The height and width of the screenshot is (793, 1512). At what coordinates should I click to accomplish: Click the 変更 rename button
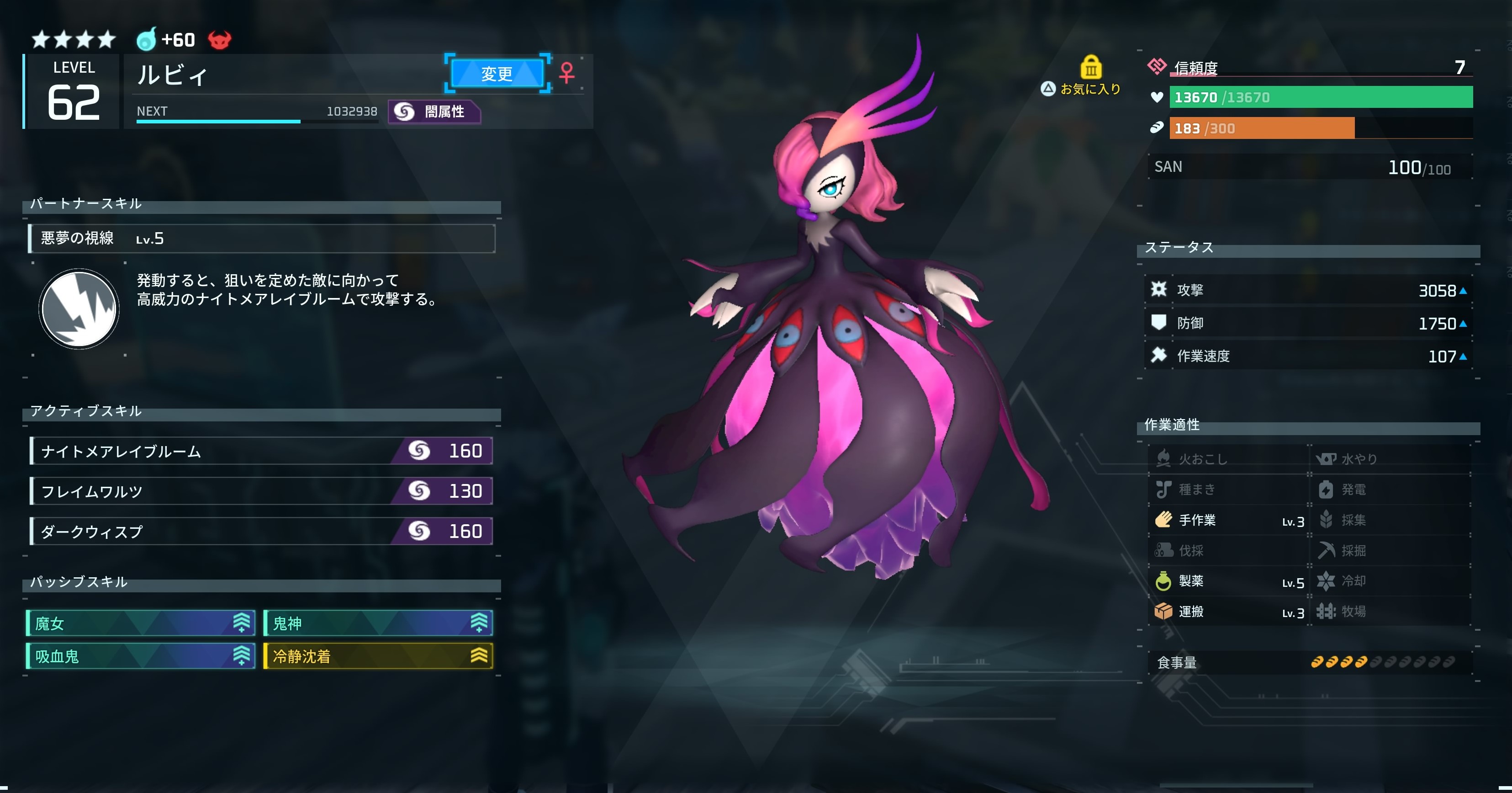pyautogui.click(x=497, y=74)
